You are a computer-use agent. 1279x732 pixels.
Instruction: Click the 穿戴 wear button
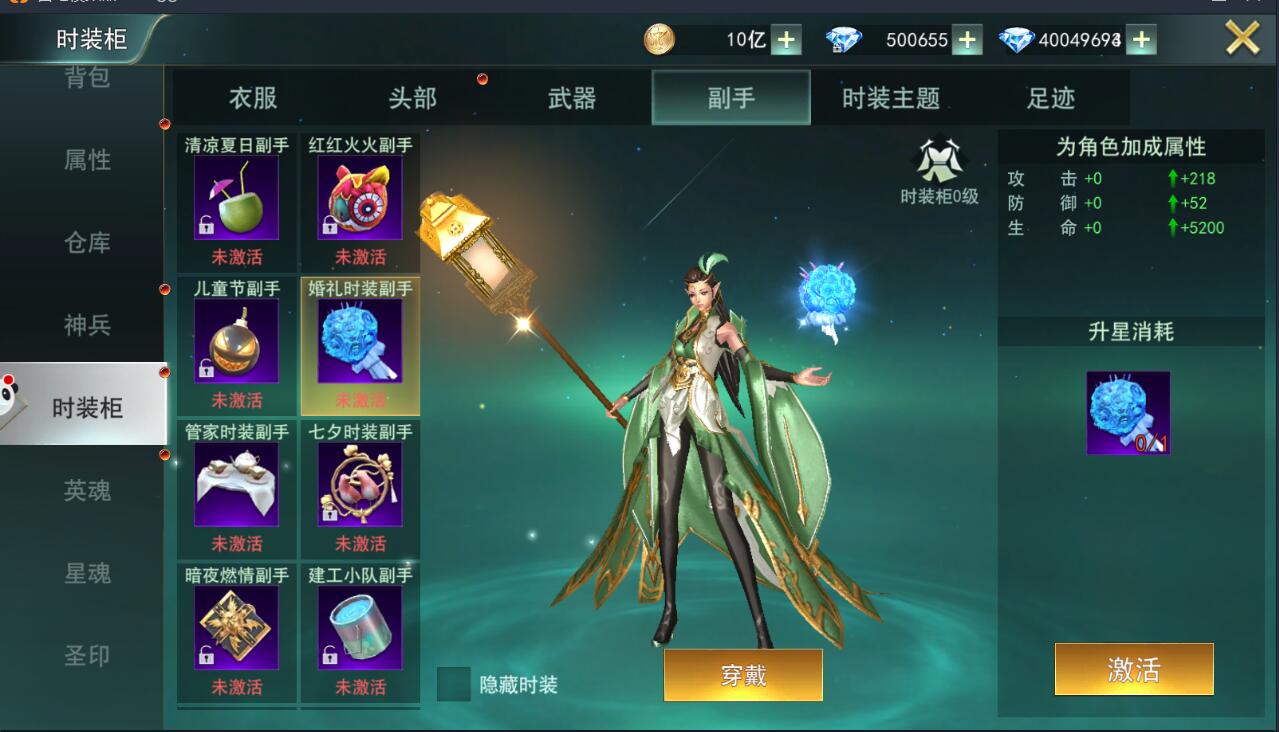[743, 675]
